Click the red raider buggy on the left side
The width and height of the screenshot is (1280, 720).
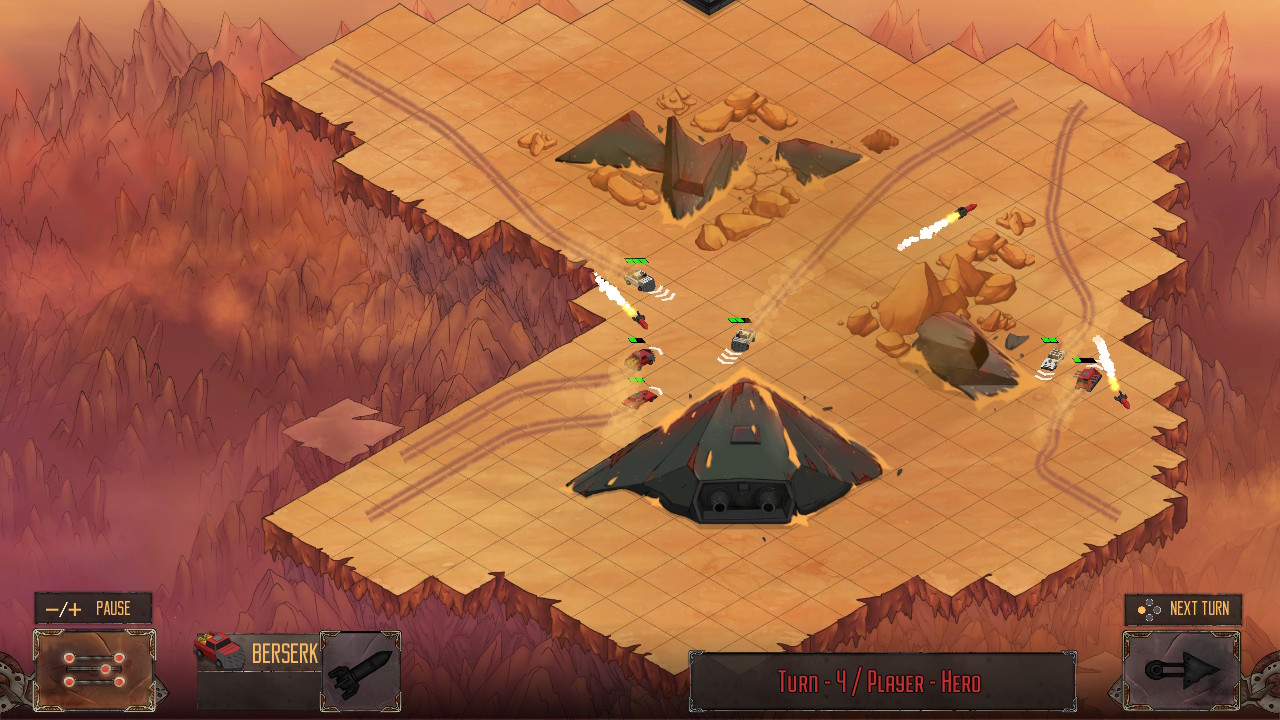click(639, 356)
